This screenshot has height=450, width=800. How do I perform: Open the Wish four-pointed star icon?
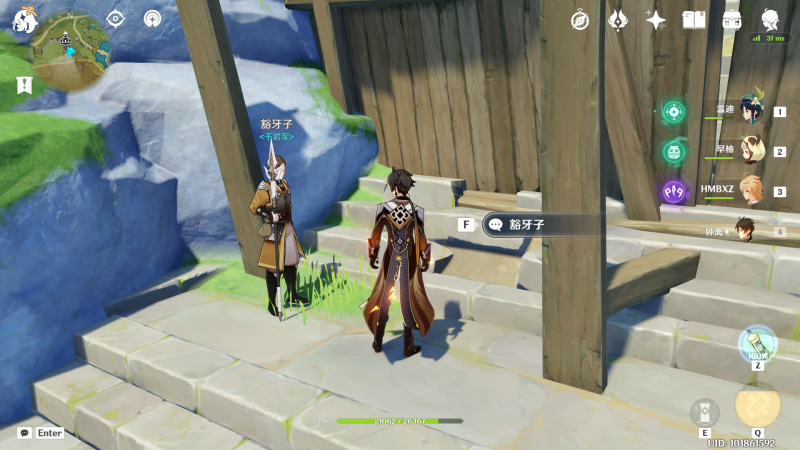coord(656,20)
